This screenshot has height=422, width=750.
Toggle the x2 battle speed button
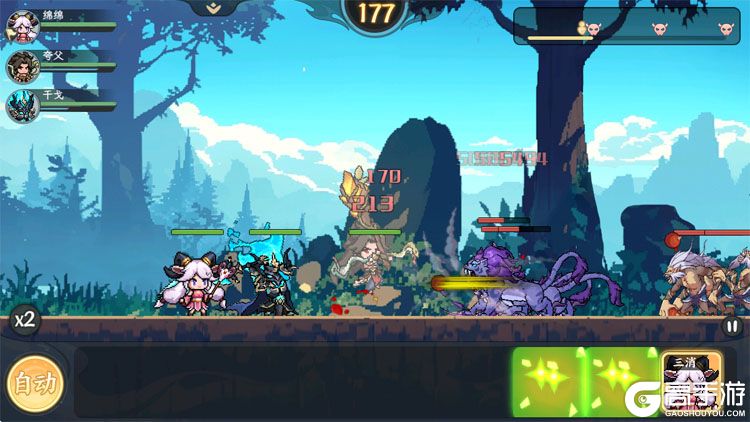point(24,320)
